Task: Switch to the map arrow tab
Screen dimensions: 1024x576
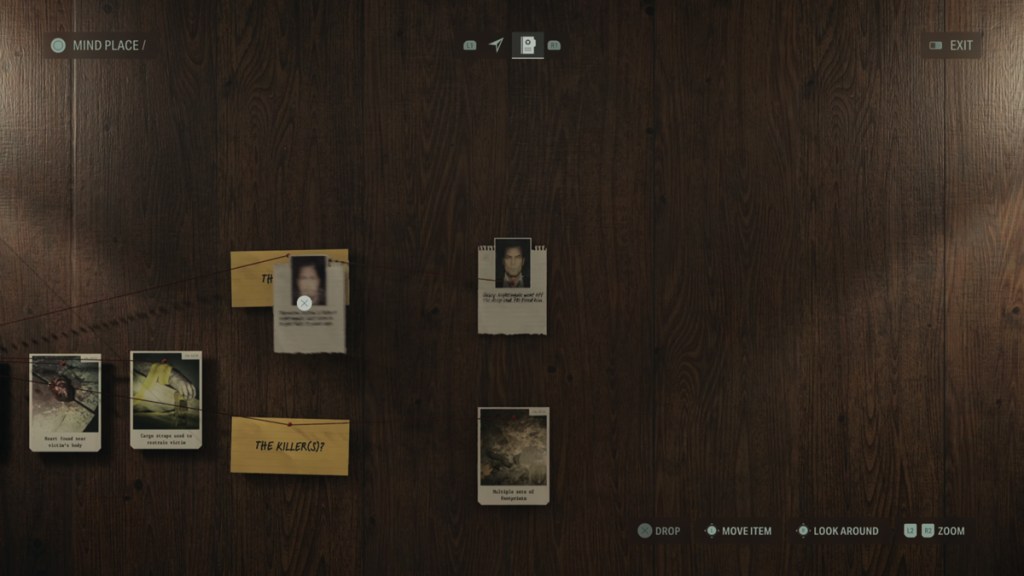Action: tap(496, 45)
